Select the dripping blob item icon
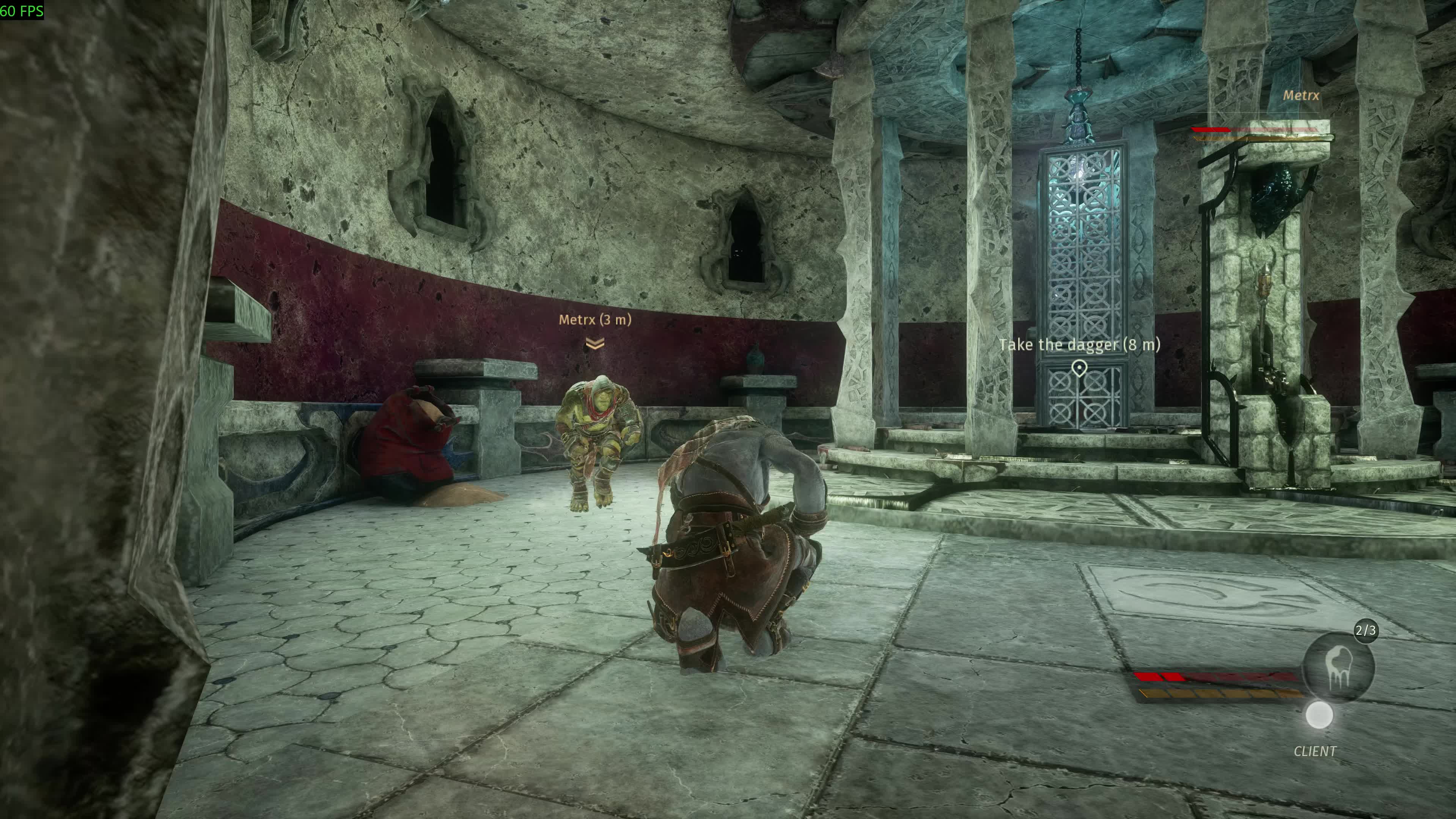Image resolution: width=1456 pixels, height=819 pixels. (x=1338, y=667)
